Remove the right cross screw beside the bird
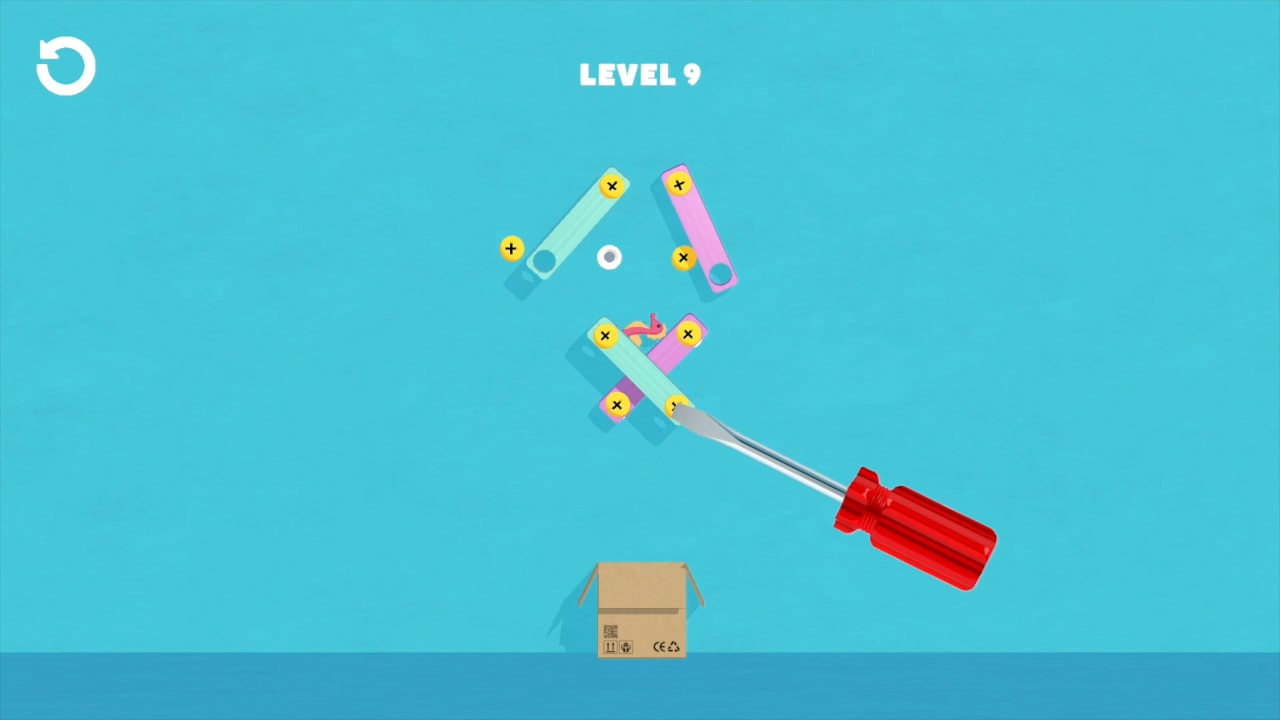 (688, 334)
